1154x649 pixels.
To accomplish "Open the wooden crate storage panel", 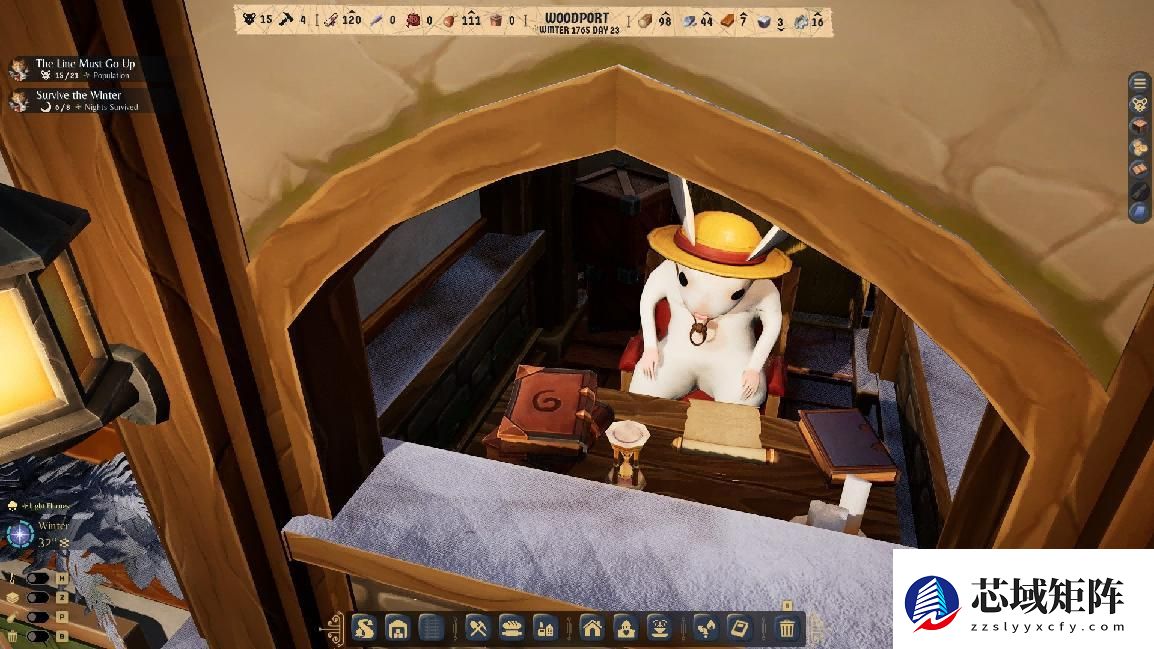I will [1139, 126].
